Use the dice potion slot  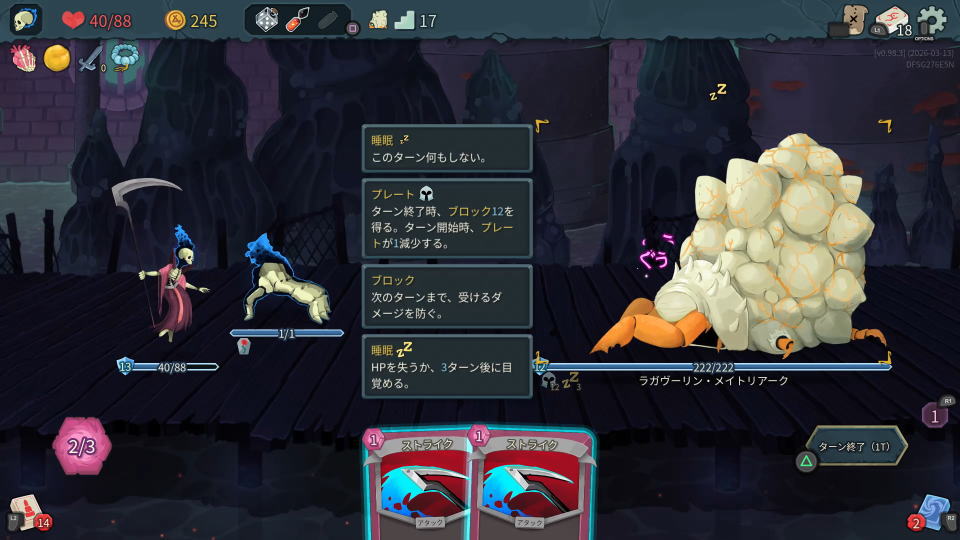266,20
